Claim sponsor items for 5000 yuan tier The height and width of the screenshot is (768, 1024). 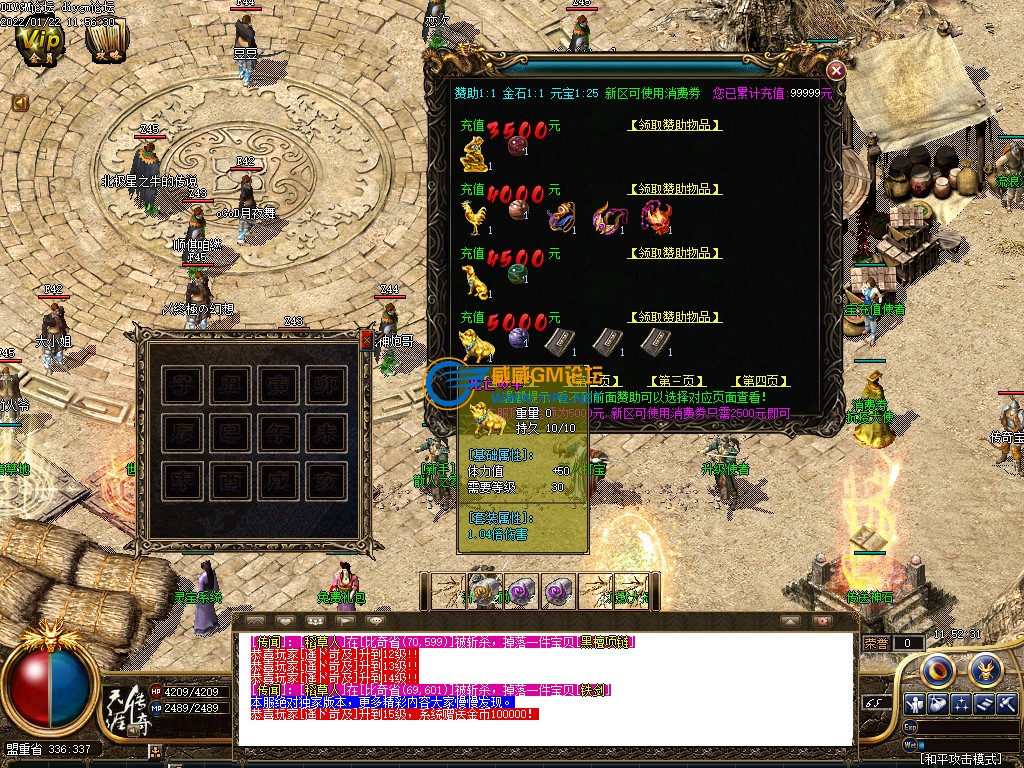(675, 317)
